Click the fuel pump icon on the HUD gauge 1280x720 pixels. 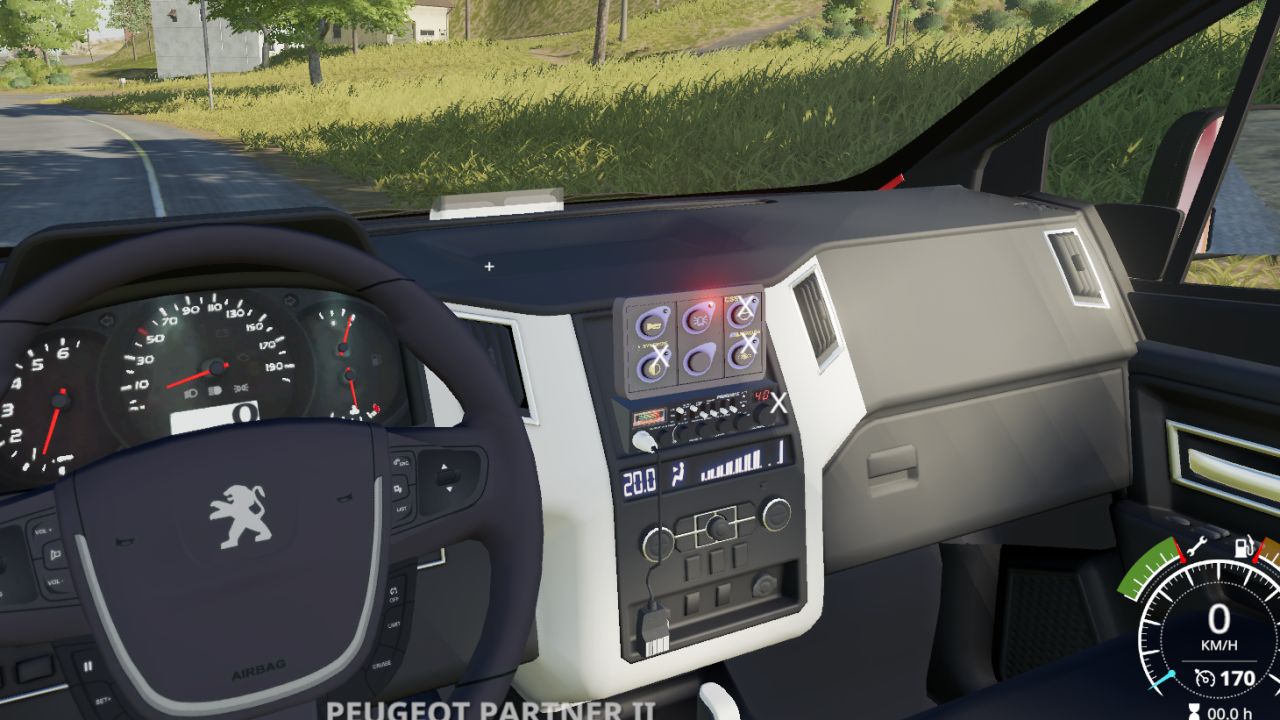point(1243,546)
